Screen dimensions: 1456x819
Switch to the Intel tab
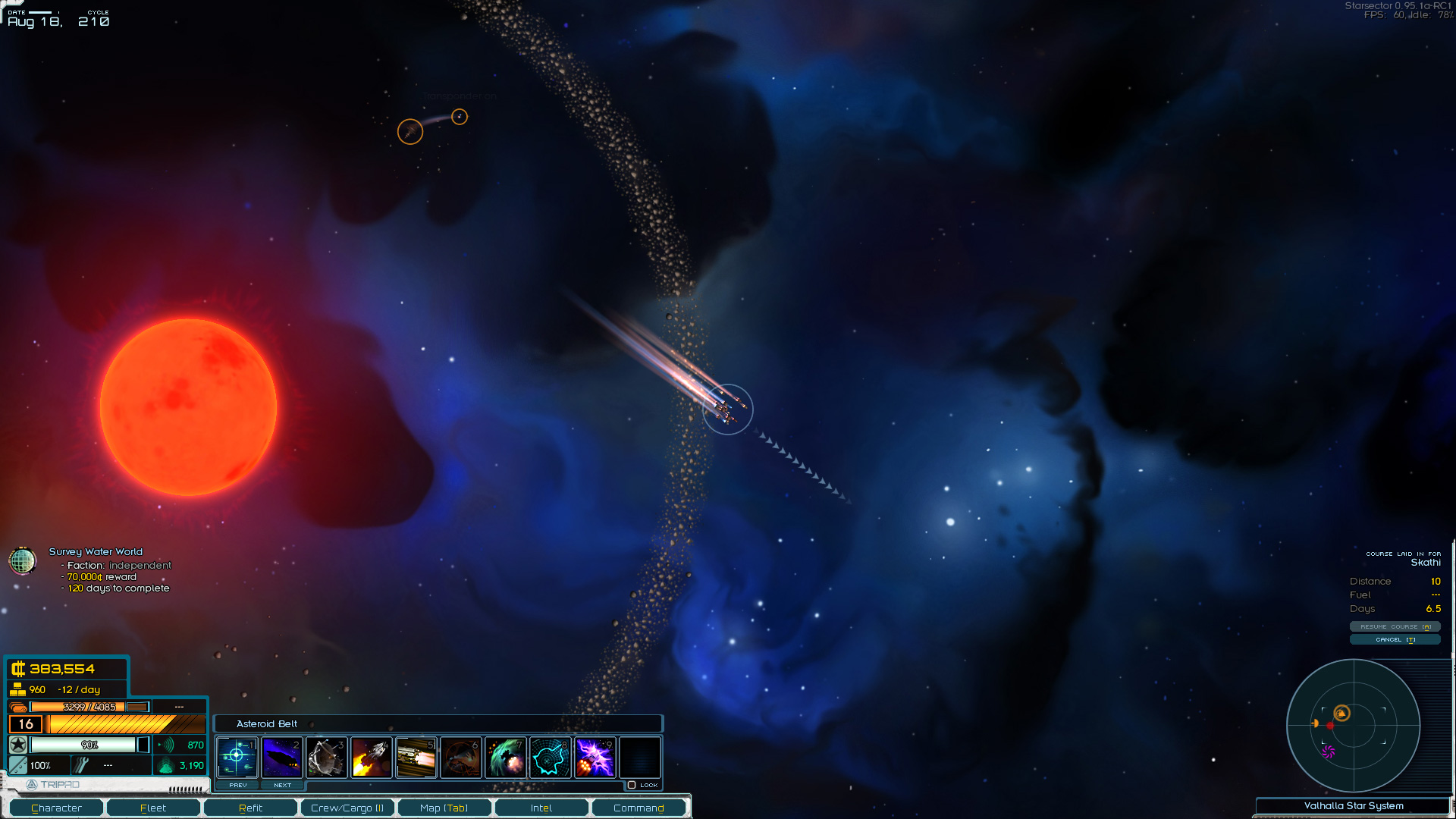[541, 808]
